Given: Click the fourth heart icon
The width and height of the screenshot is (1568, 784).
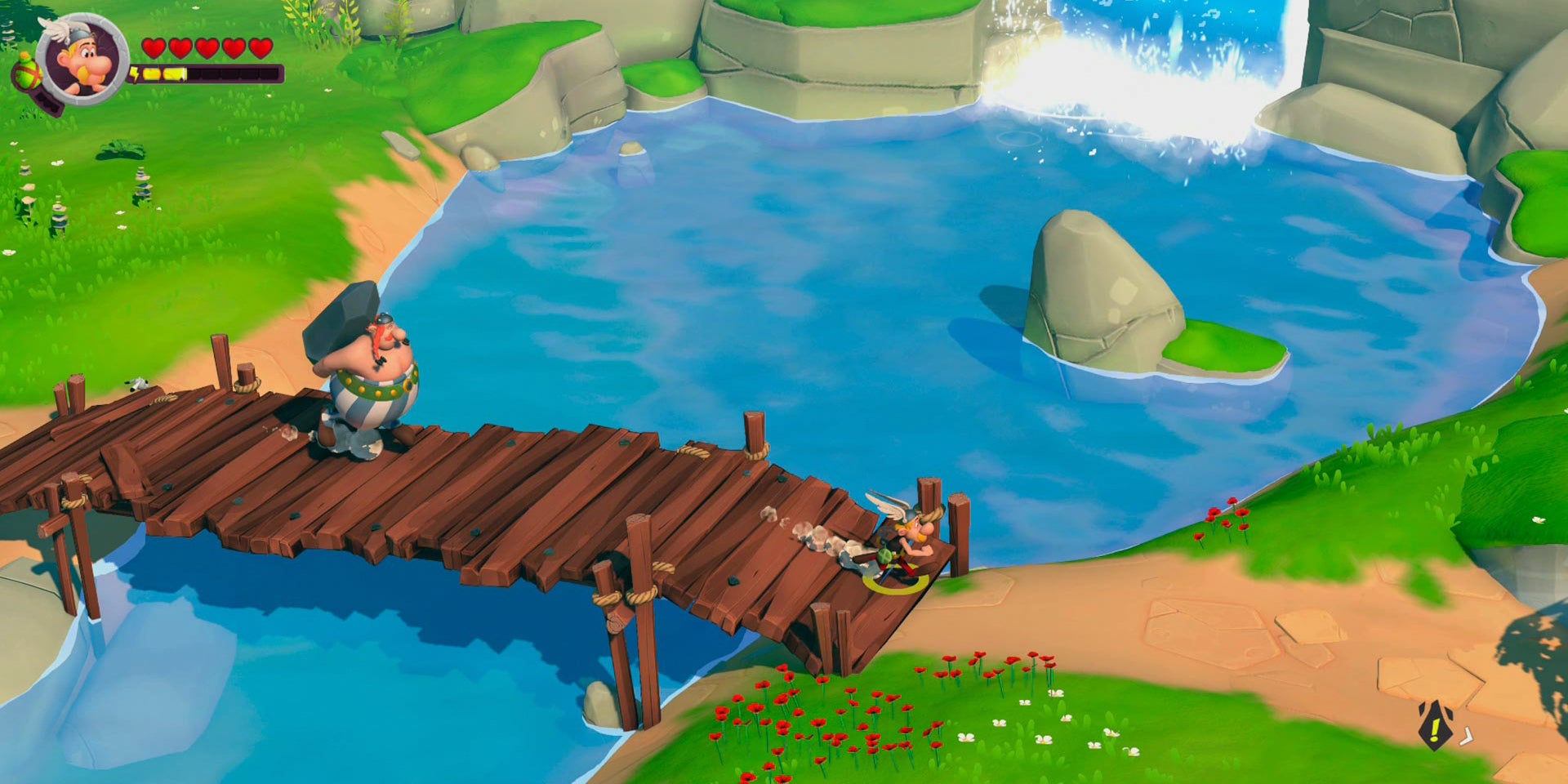Looking at the screenshot, I should [x=233, y=48].
